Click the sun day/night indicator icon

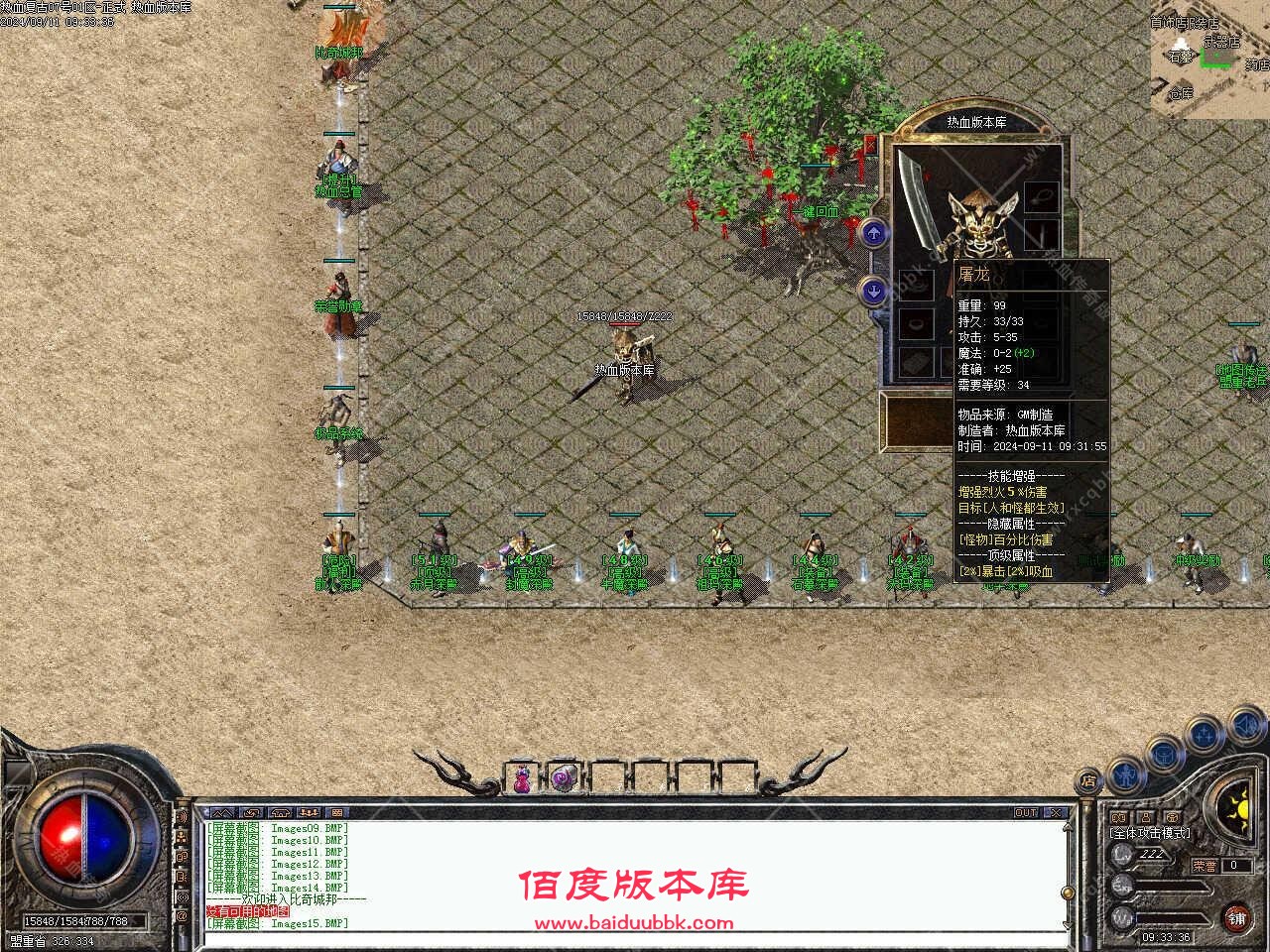click(x=1239, y=812)
